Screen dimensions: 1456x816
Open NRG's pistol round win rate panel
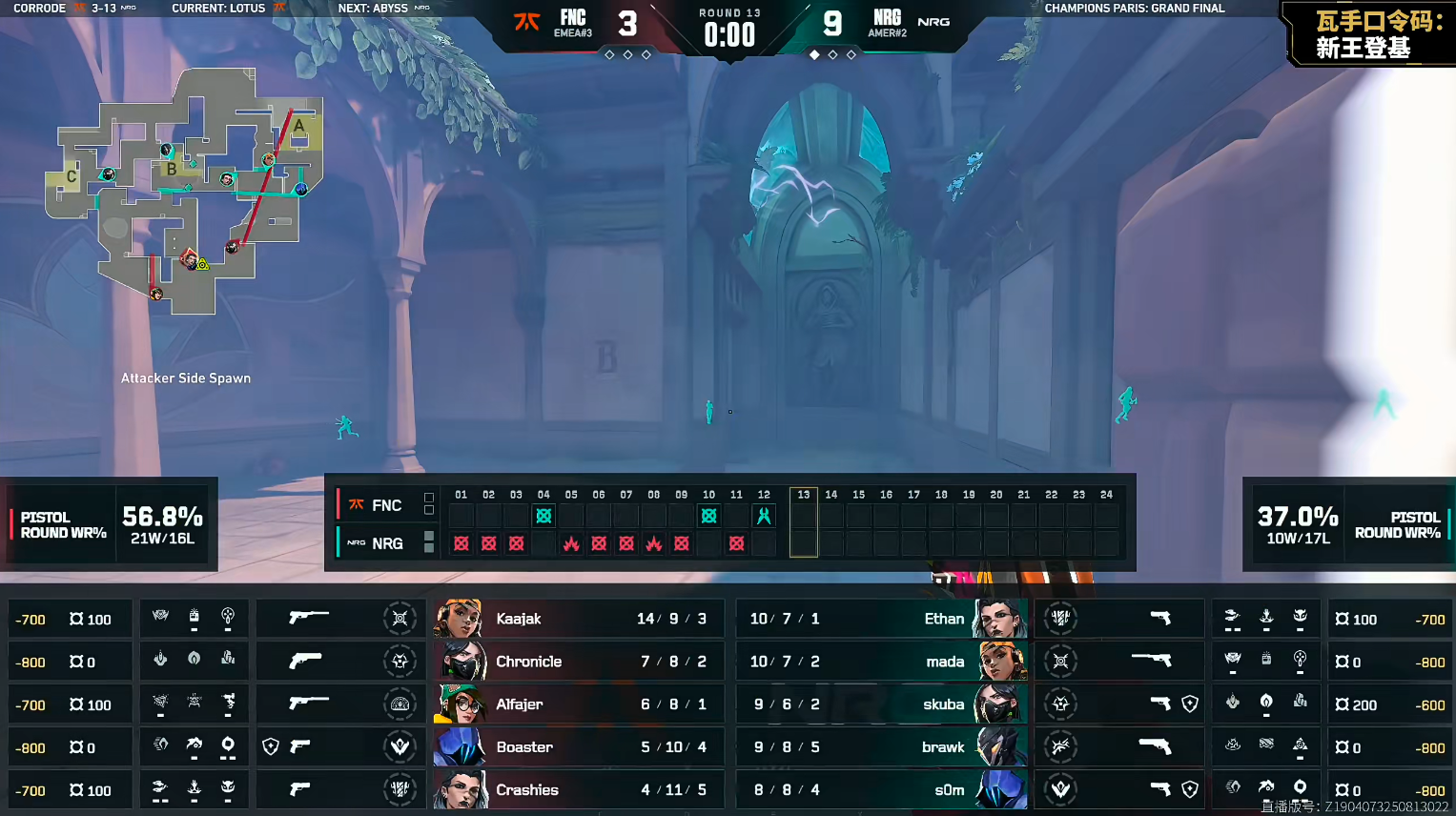[x=1348, y=524]
